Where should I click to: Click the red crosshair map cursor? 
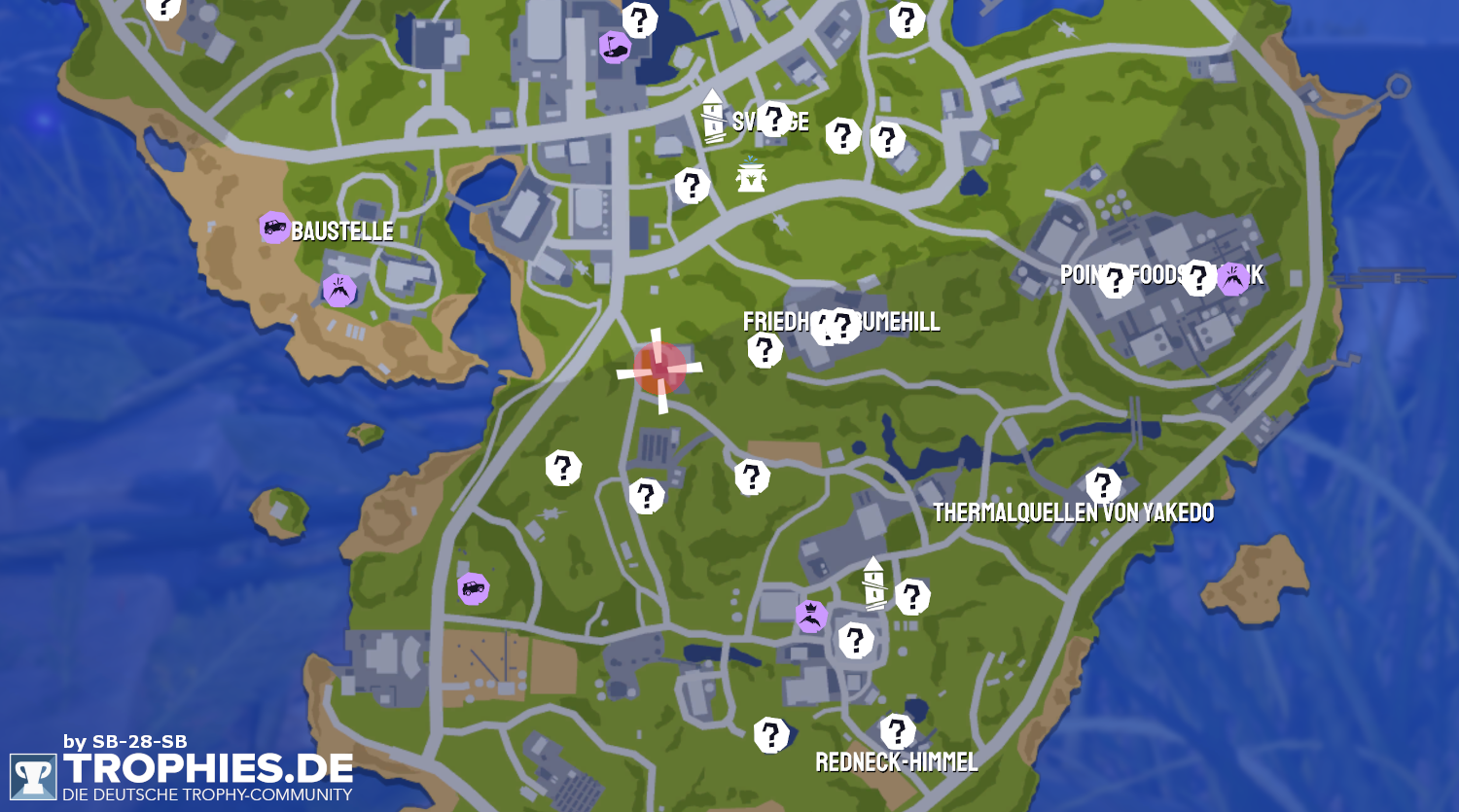(660, 369)
